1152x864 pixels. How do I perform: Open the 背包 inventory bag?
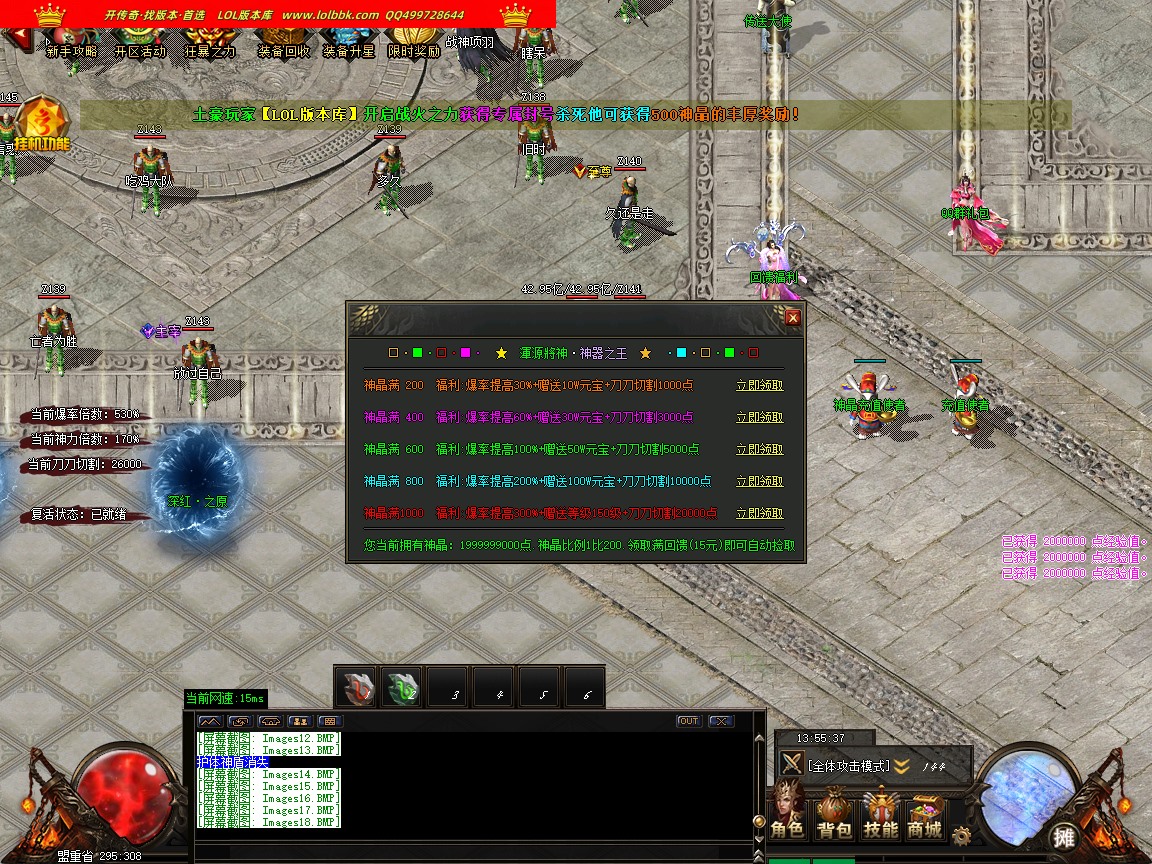834,814
